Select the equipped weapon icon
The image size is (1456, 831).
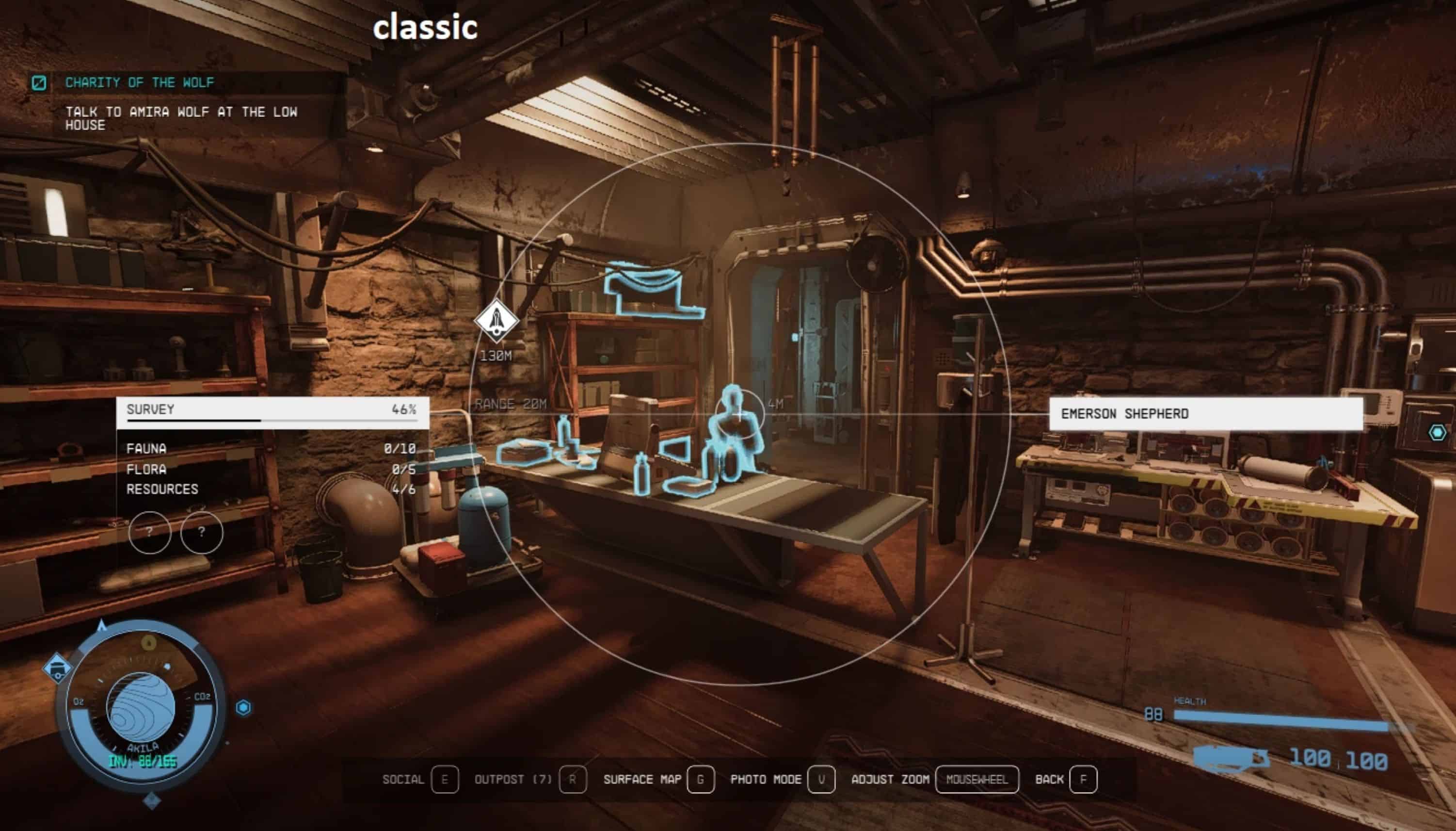[1231, 758]
